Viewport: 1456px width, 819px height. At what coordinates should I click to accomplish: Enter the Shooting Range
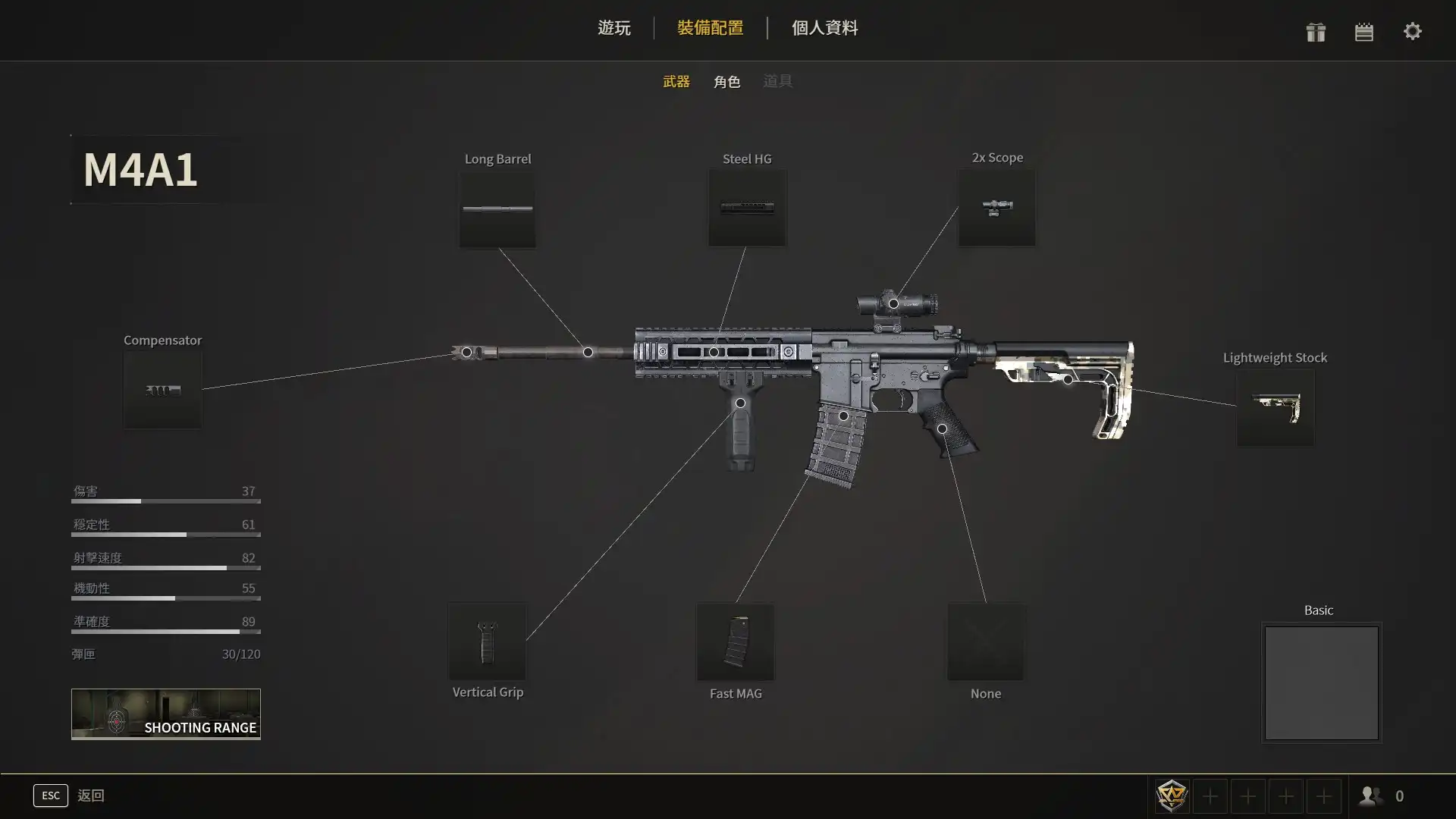pyautogui.click(x=166, y=714)
